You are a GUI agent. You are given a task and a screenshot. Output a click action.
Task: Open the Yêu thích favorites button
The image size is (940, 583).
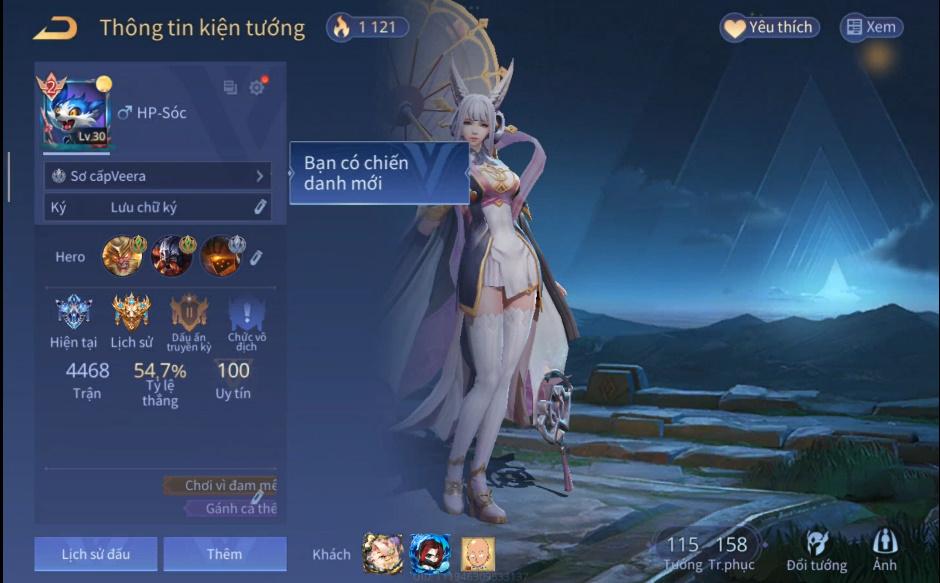point(769,28)
